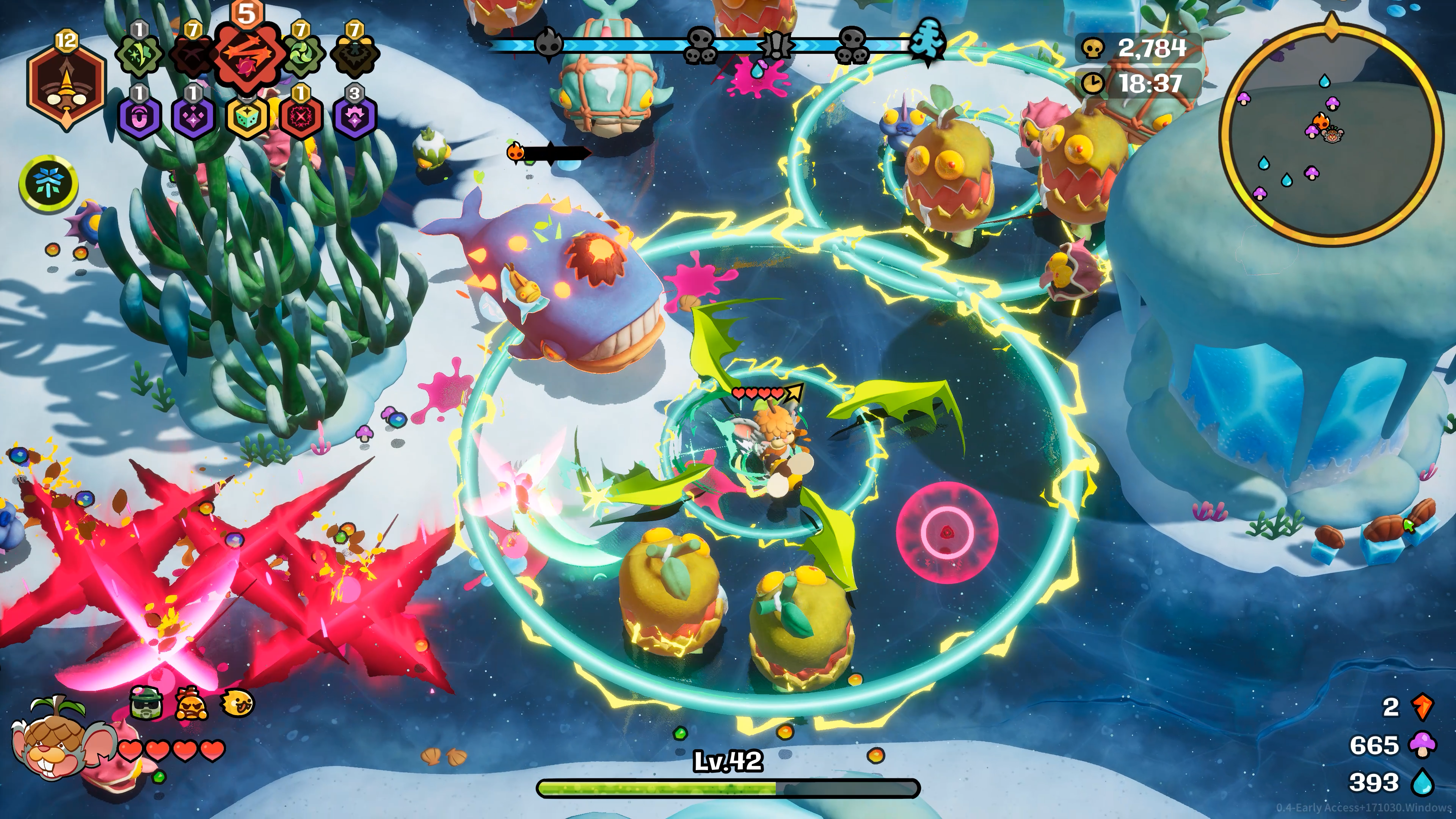
Task: Select the dark spiked figure ability icon
Action: (x=355, y=55)
